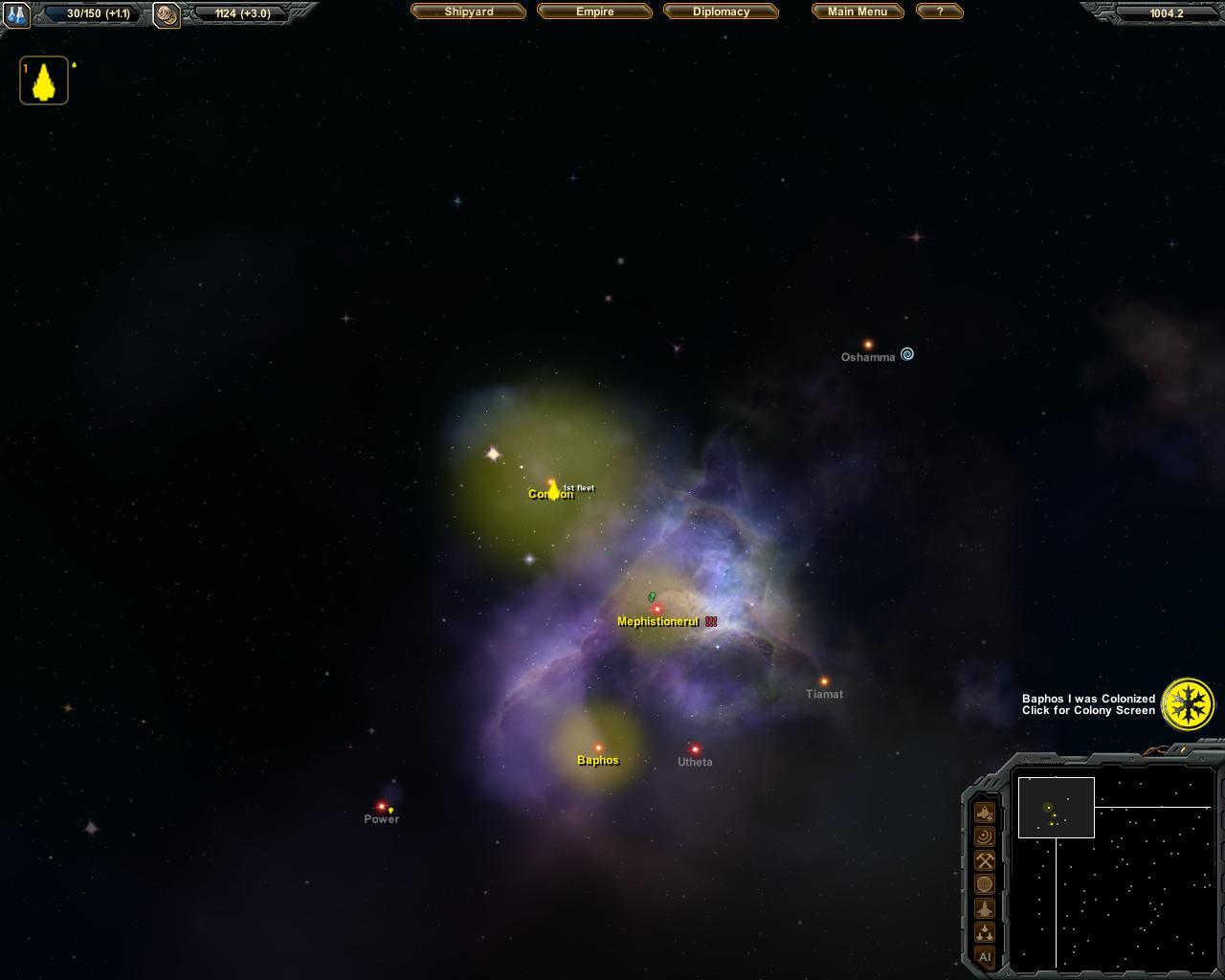Screen dimensions: 1225x980
Task: Toggle the AI button beside minimap
Action: coord(984,956)
